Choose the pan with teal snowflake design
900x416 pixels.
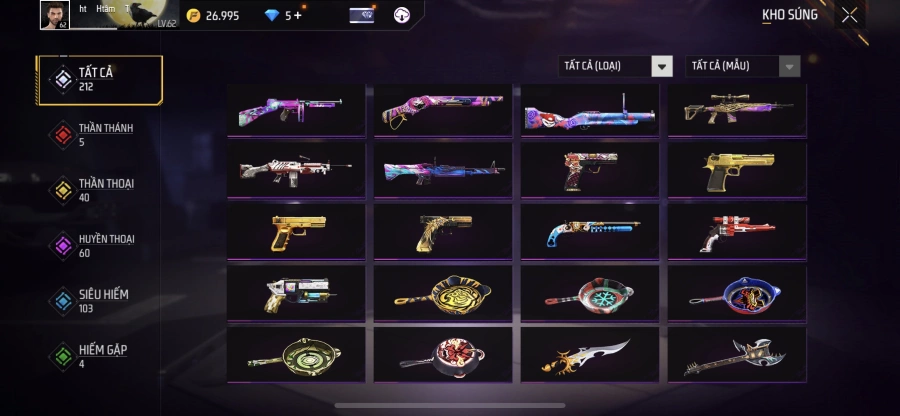point(589,292)
